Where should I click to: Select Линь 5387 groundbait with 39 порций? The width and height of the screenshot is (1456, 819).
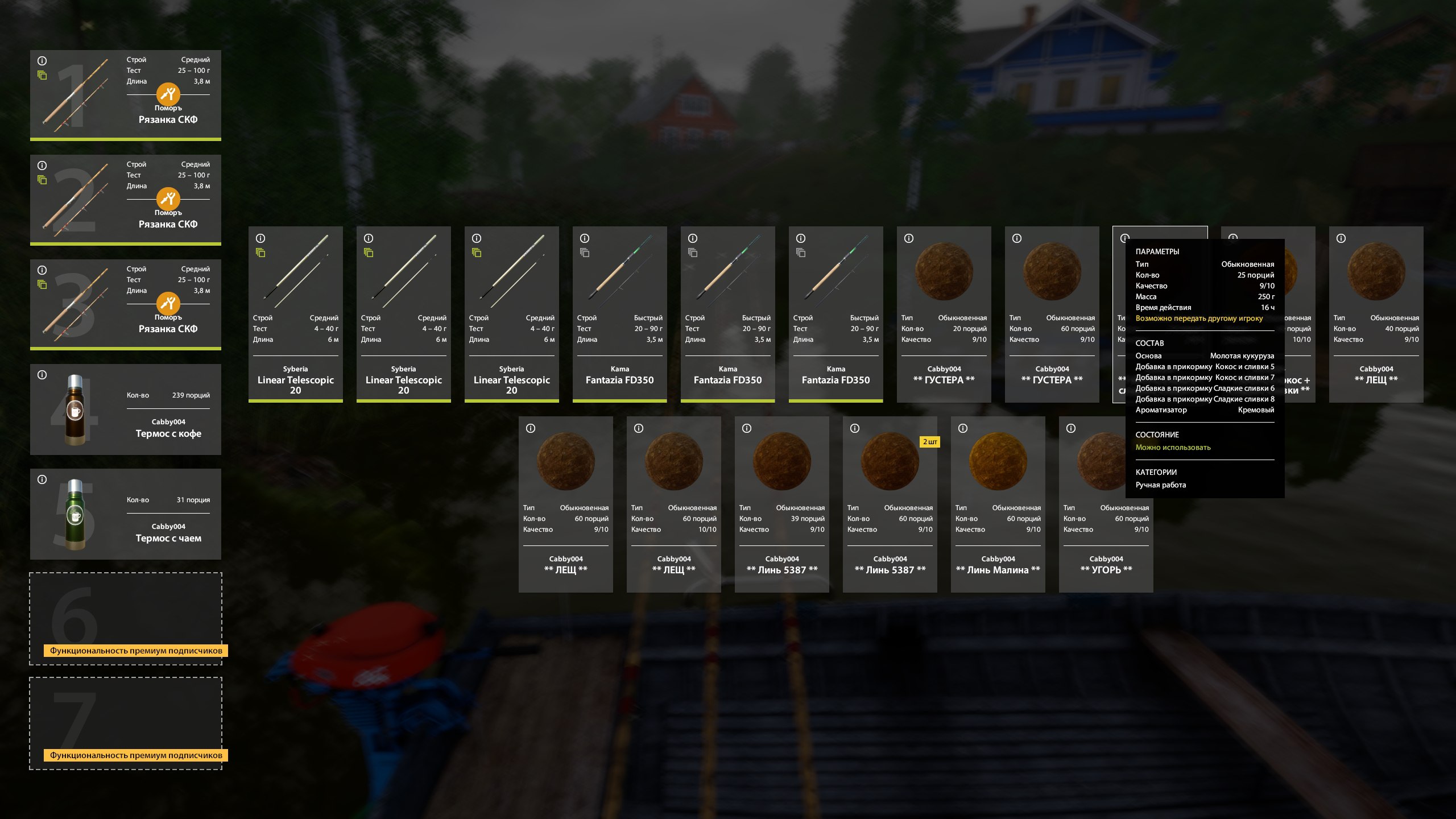(x=781, y=504)
